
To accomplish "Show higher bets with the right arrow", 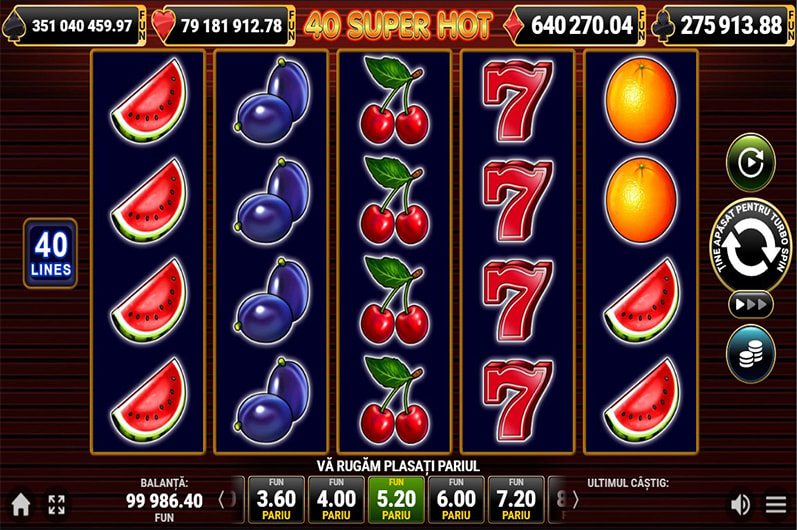I will click(x=575, y=499).
